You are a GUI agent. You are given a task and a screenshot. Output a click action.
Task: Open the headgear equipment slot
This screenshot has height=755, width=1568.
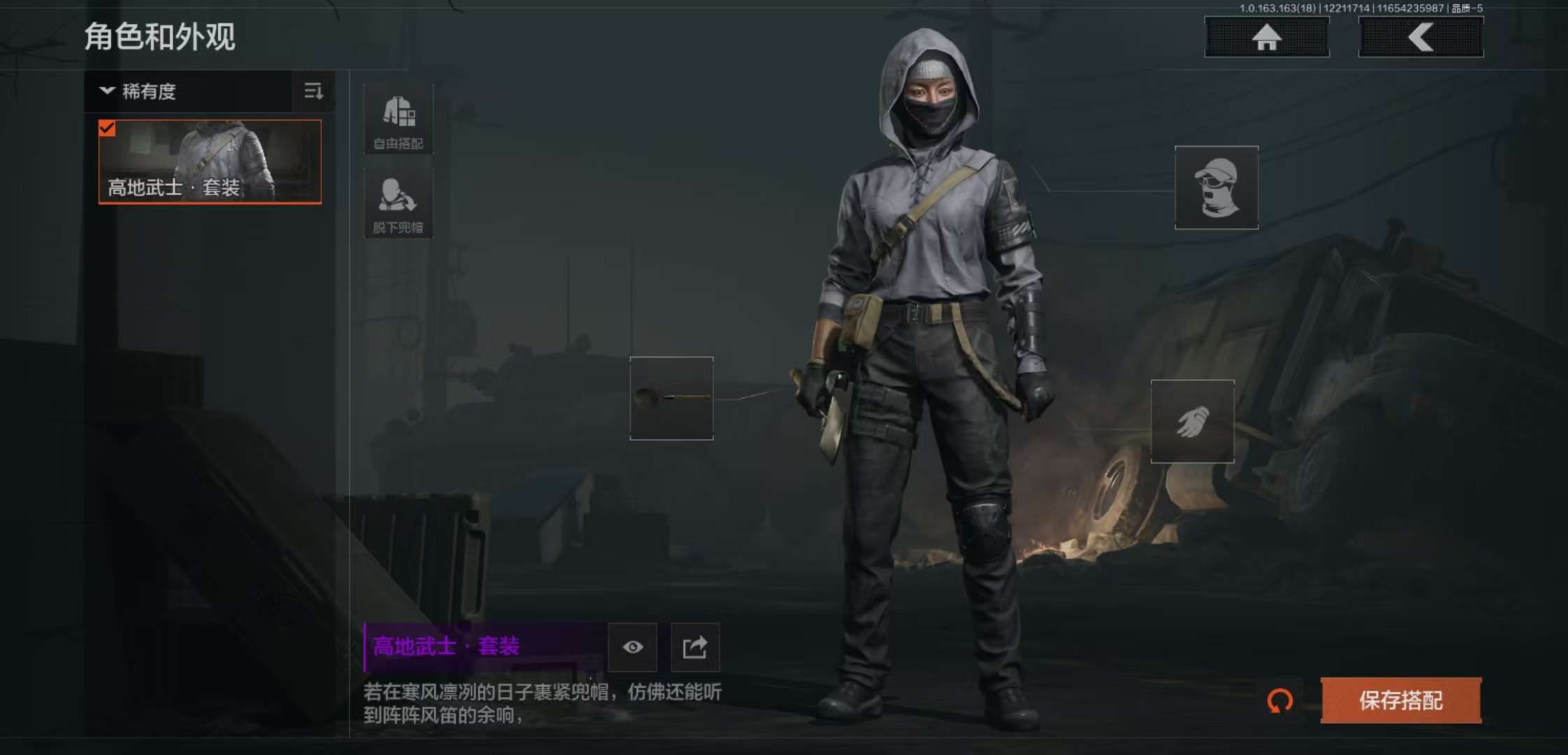point(1216,187)
